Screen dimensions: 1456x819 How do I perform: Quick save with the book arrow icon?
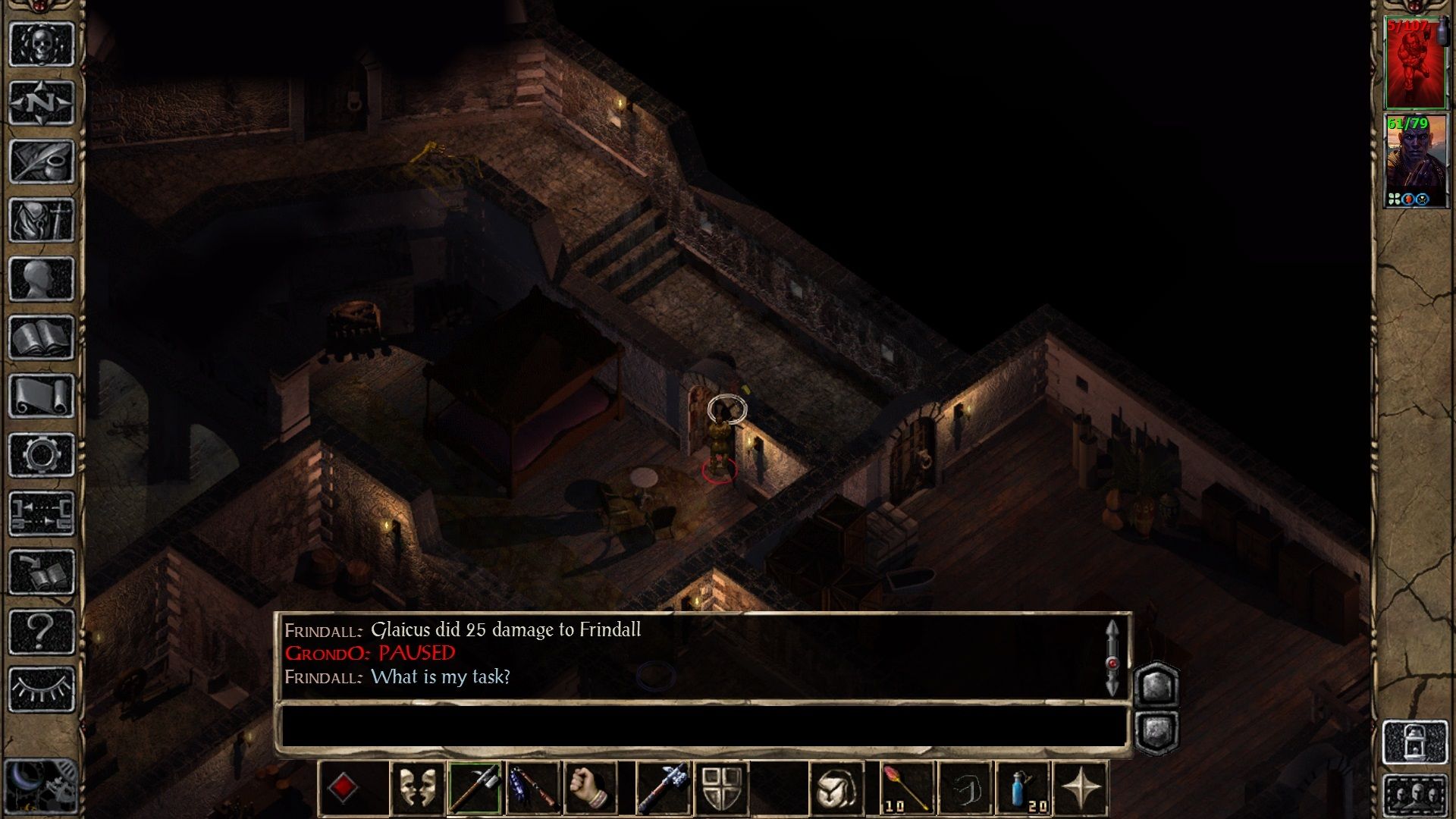pos(41,573)
